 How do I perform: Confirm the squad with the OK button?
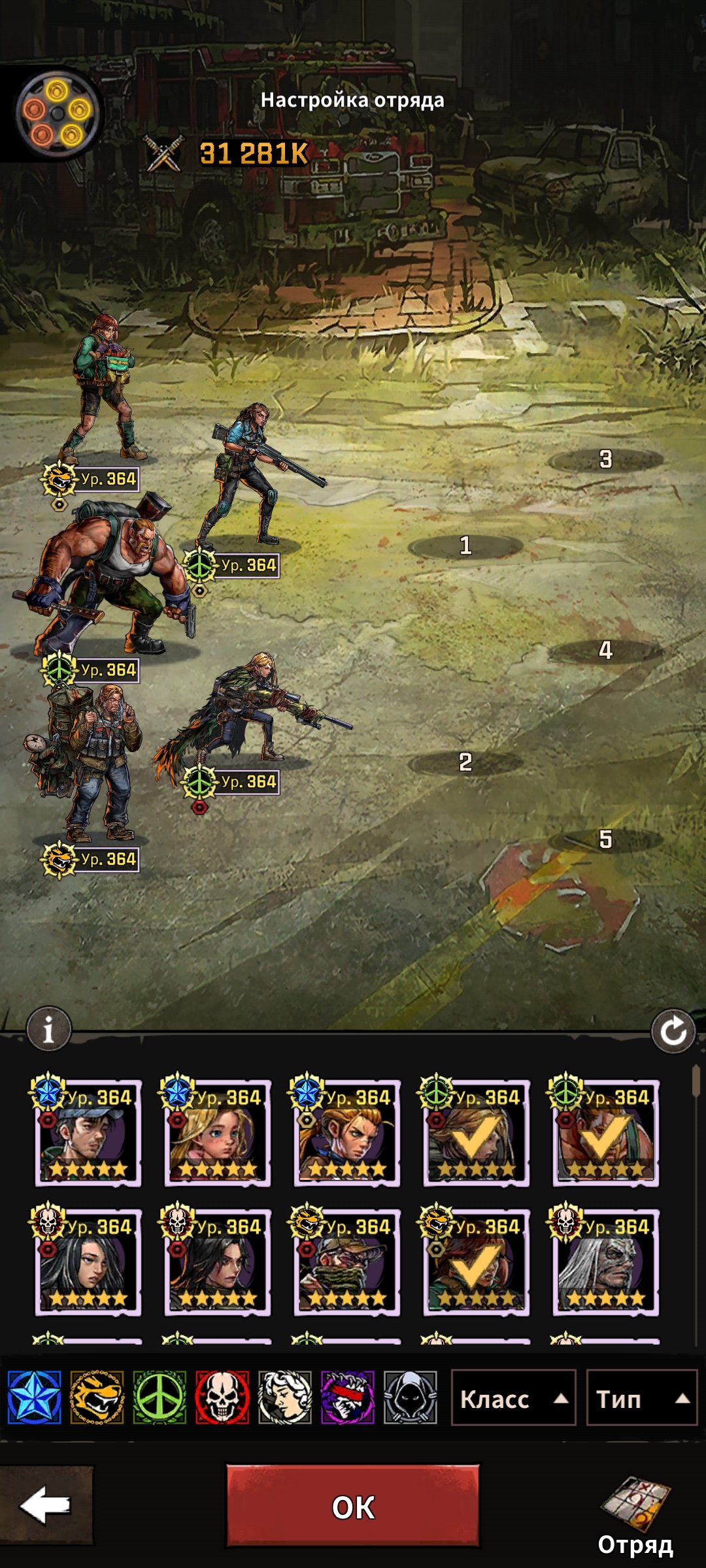(x=353, y=1507)
